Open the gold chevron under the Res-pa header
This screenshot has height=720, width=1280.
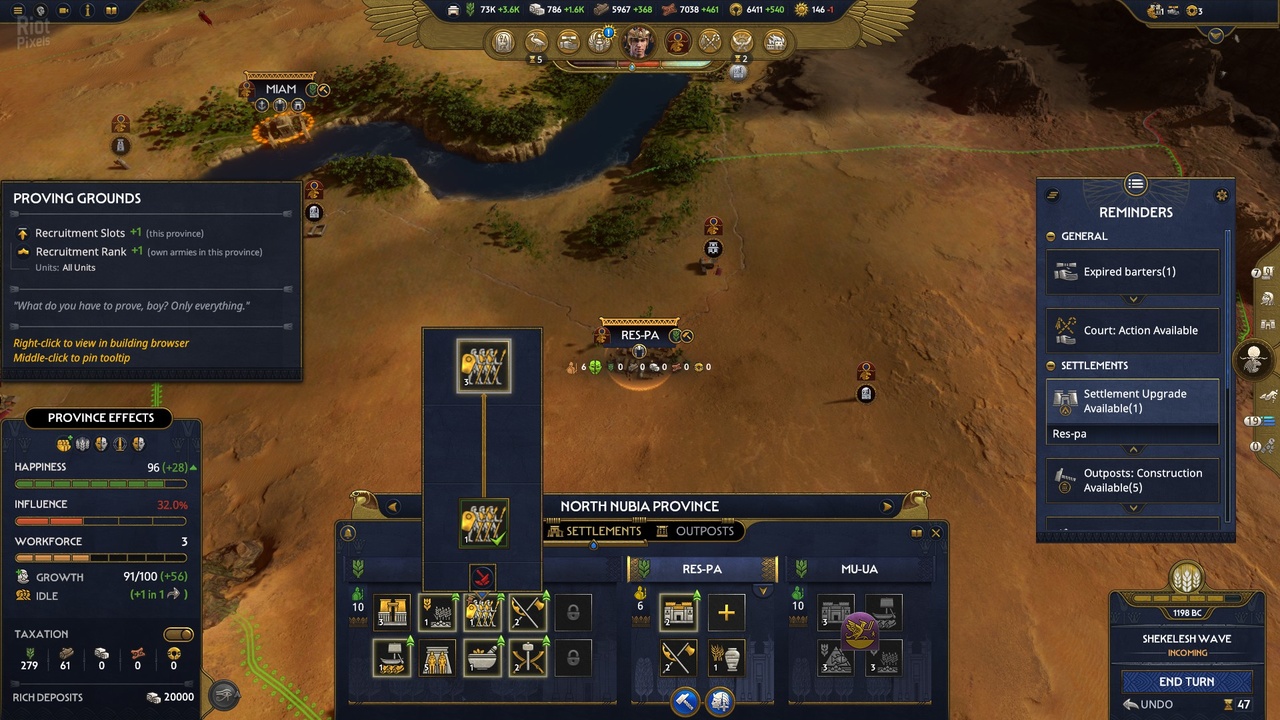pos(763,590)
